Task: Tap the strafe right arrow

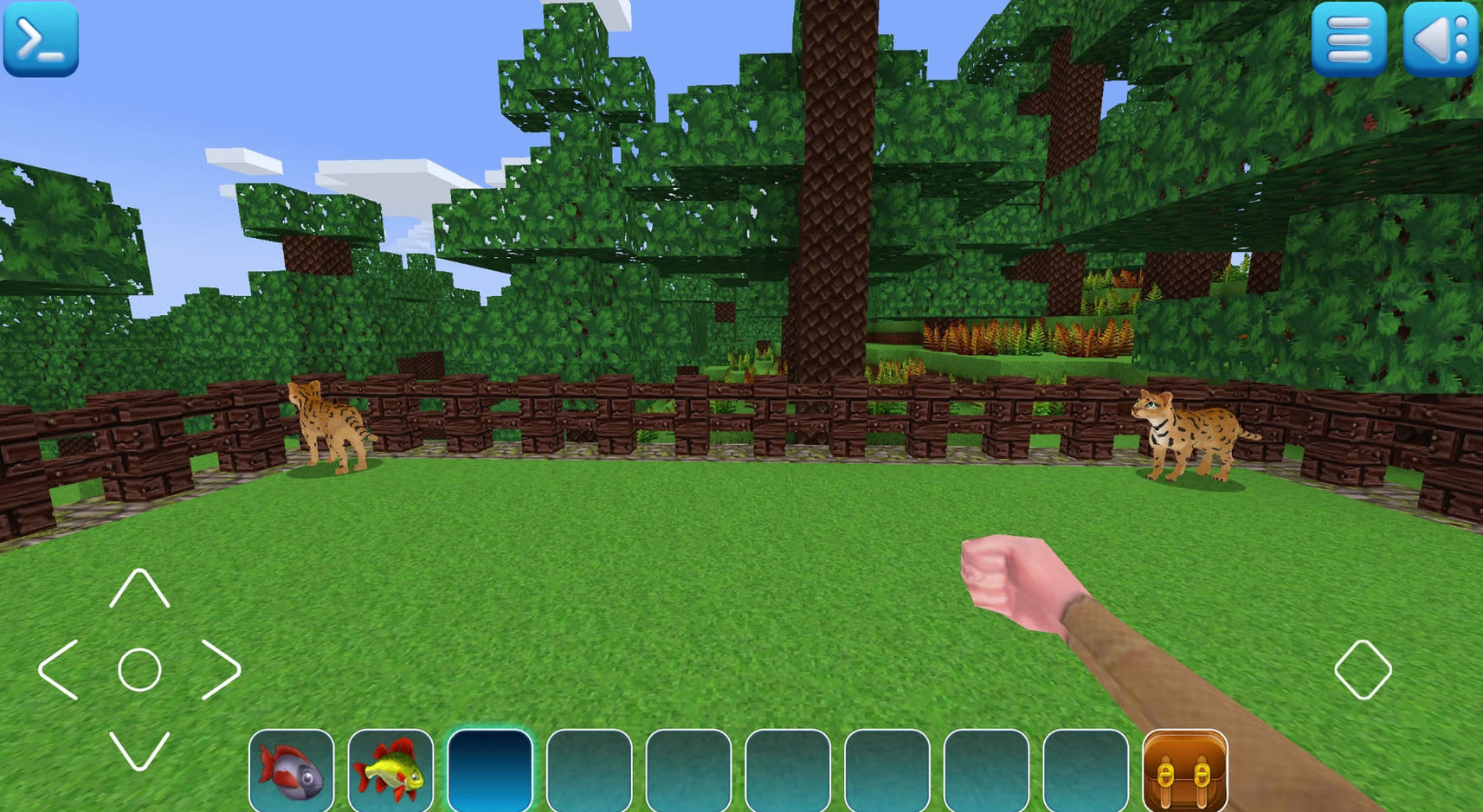Action: [x=220, y=669]
